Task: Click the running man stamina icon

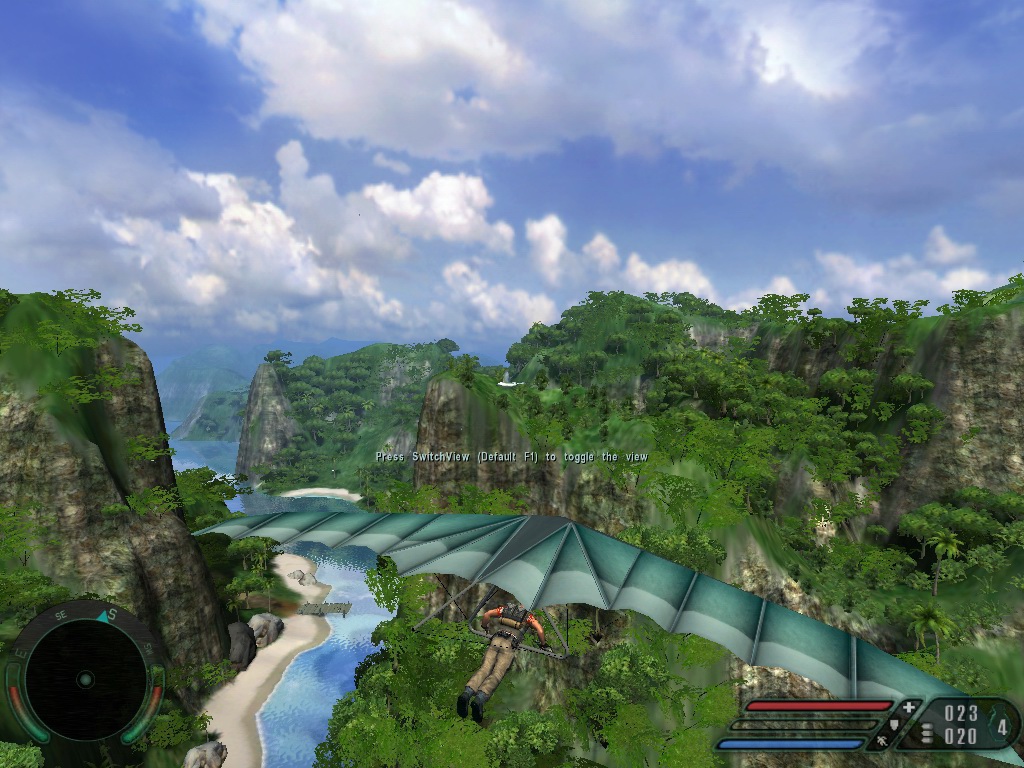Action: (x=882, y=742)
